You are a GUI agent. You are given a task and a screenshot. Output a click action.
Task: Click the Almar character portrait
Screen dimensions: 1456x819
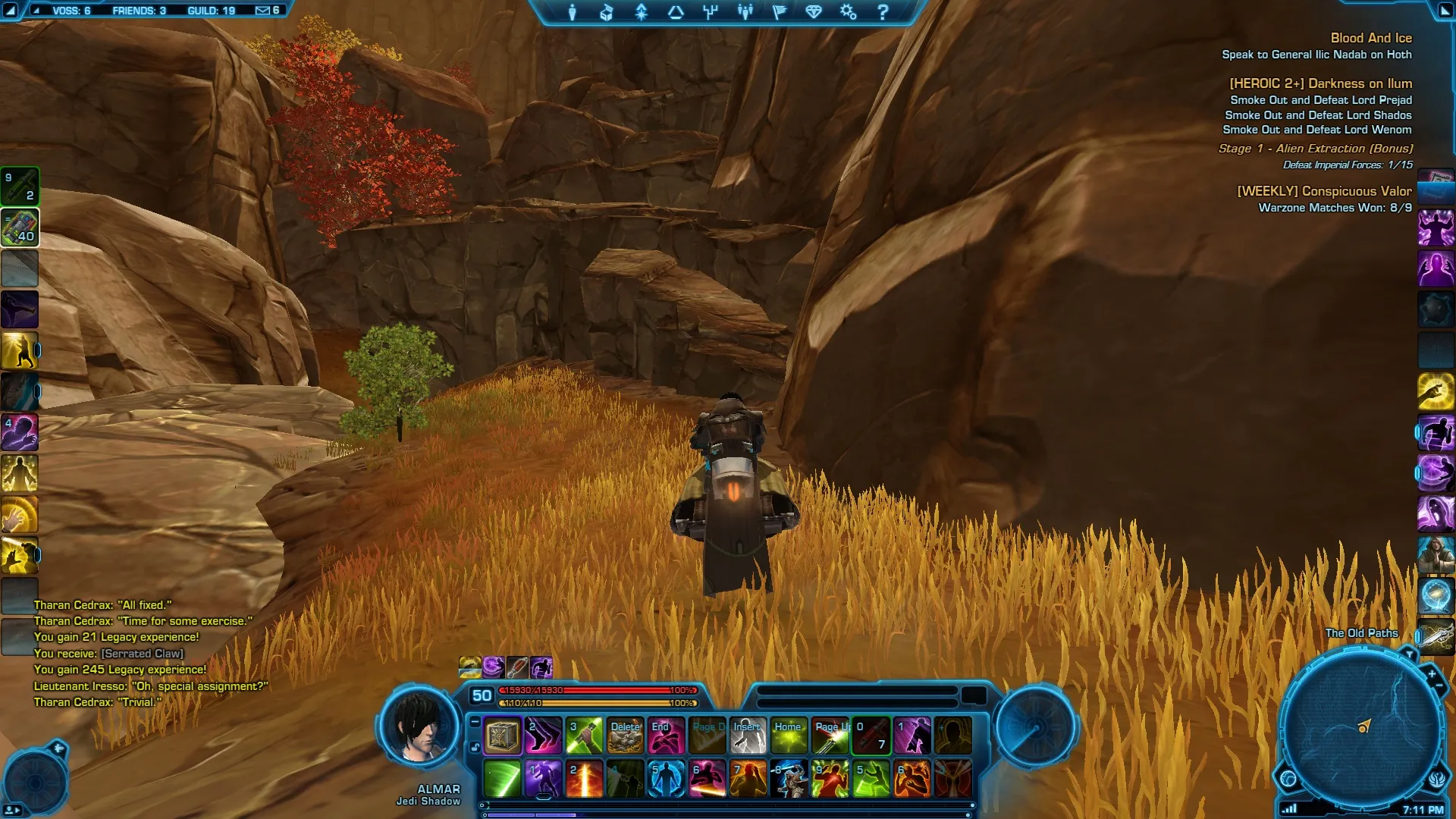(x=419, y=726)
